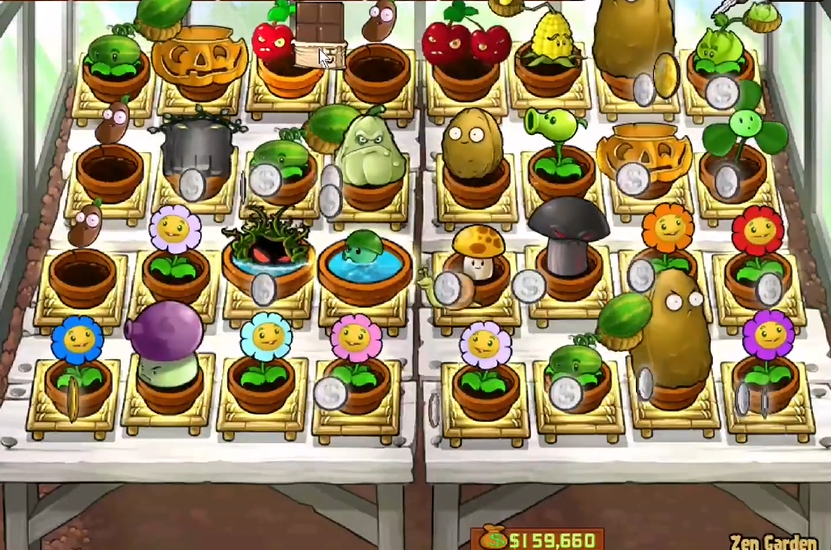This screenshot has height=550, width=831.
Task: Choose the Blover clover plant
Action: pos(746,127)
